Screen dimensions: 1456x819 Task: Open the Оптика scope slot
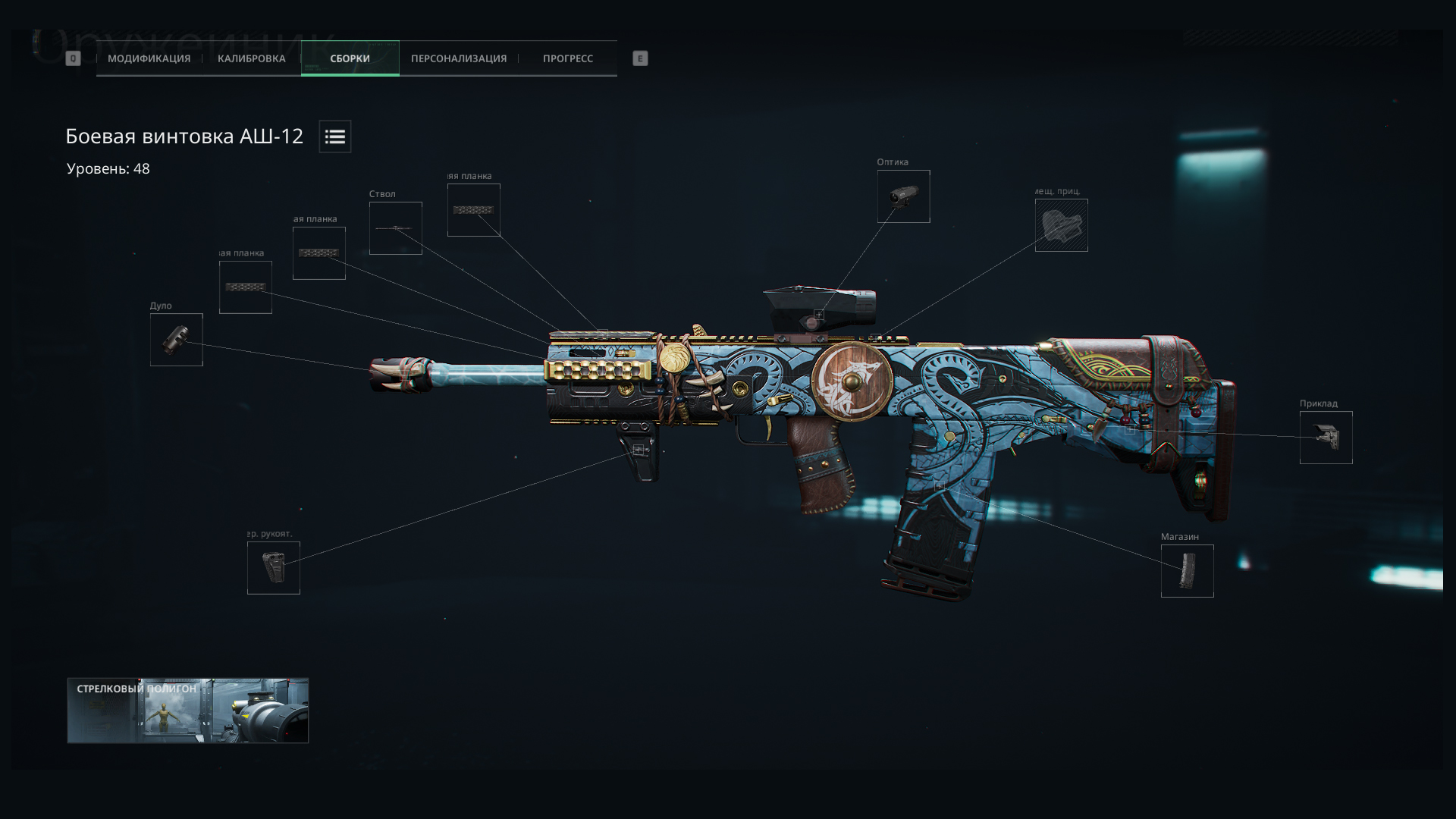[903, 196]
